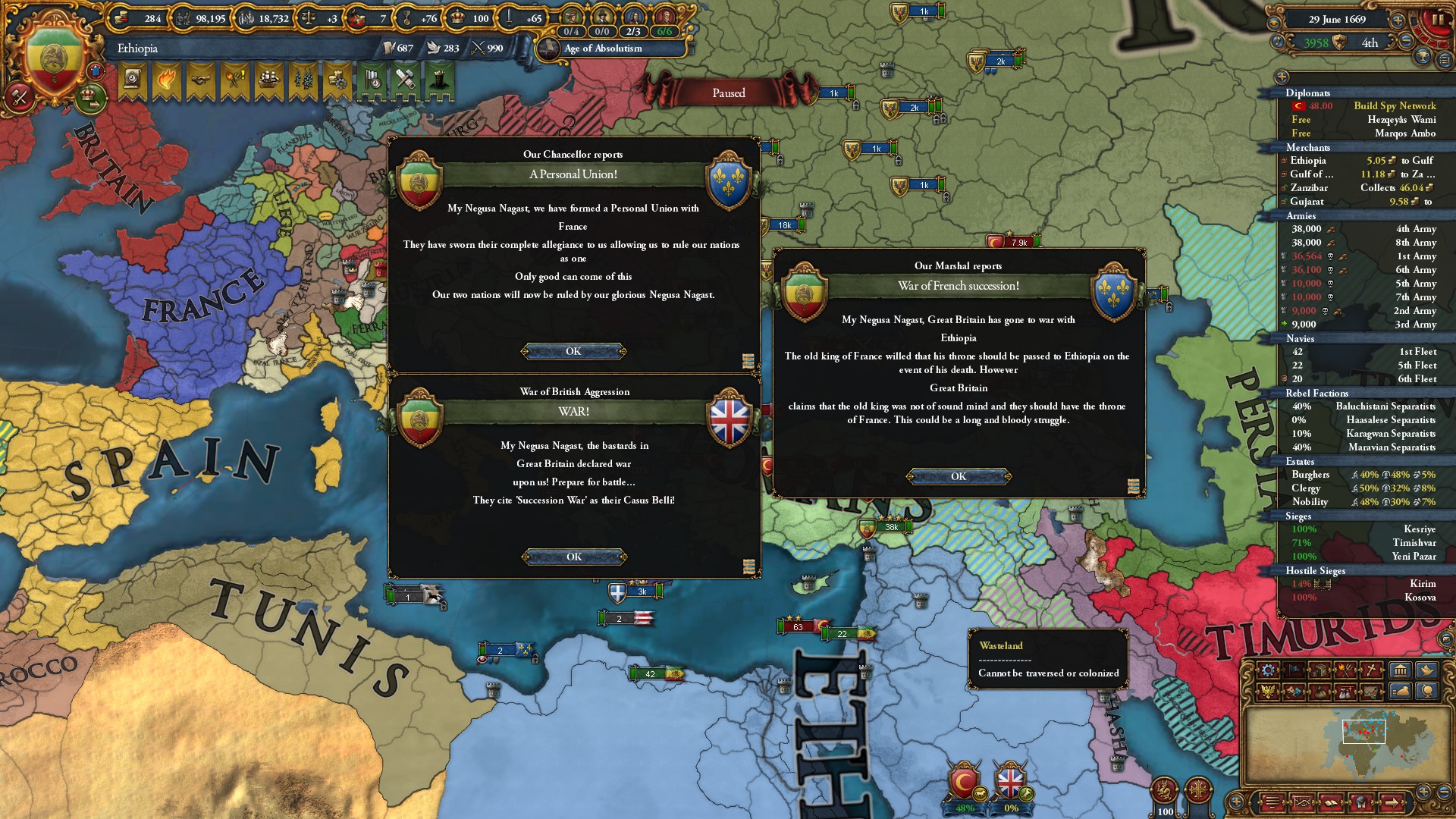The image size is (1456, 819).
Task: Expand minimap options with the round plus button
Action: 1423,792
